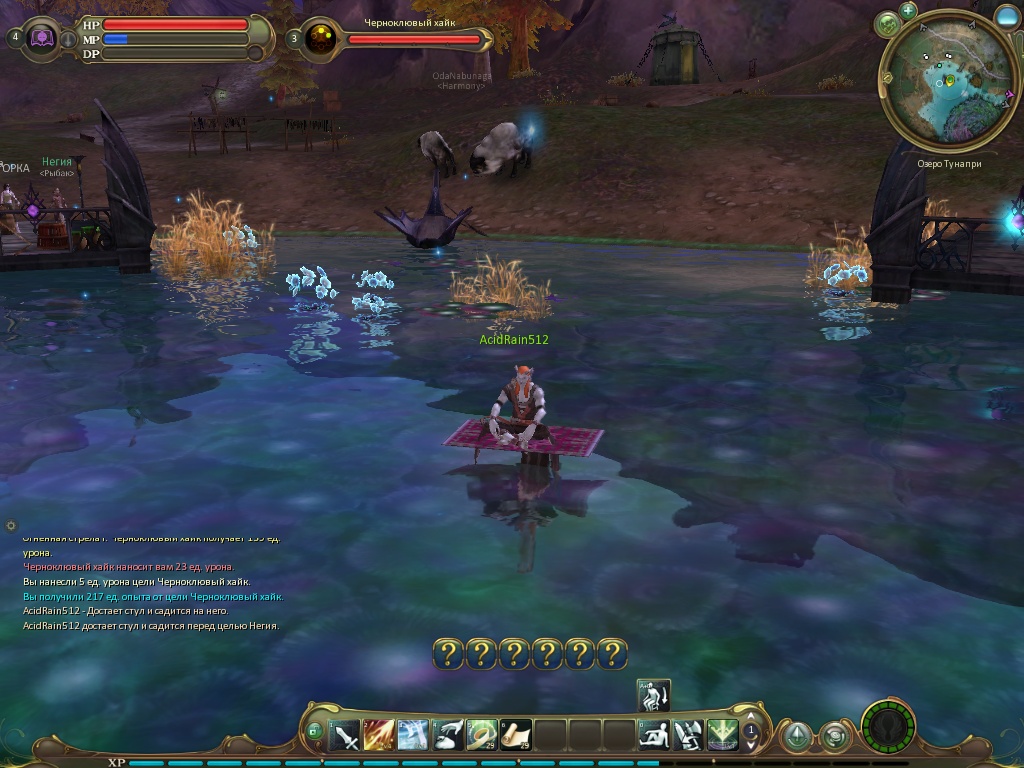Activate the chair sitting emote icon
This screenshot has width=1024, height=768.
pyautogui.click(x=689, y=736)
